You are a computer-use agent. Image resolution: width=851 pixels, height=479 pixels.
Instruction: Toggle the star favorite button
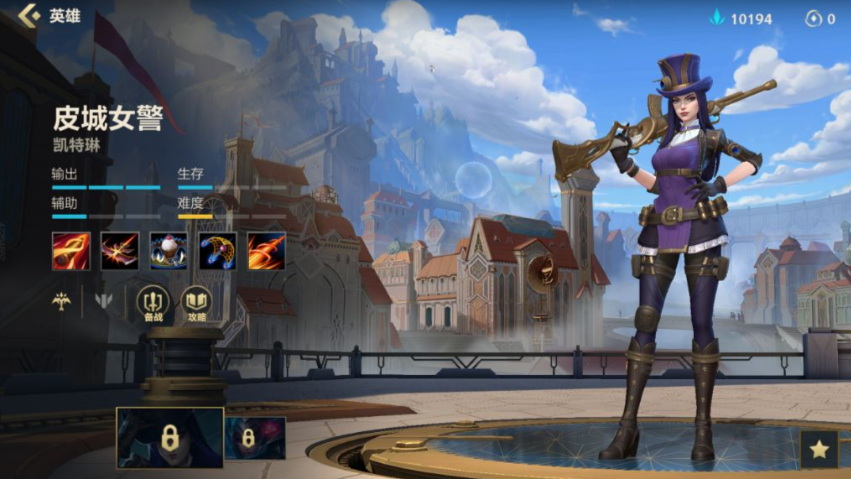[819, 449]
